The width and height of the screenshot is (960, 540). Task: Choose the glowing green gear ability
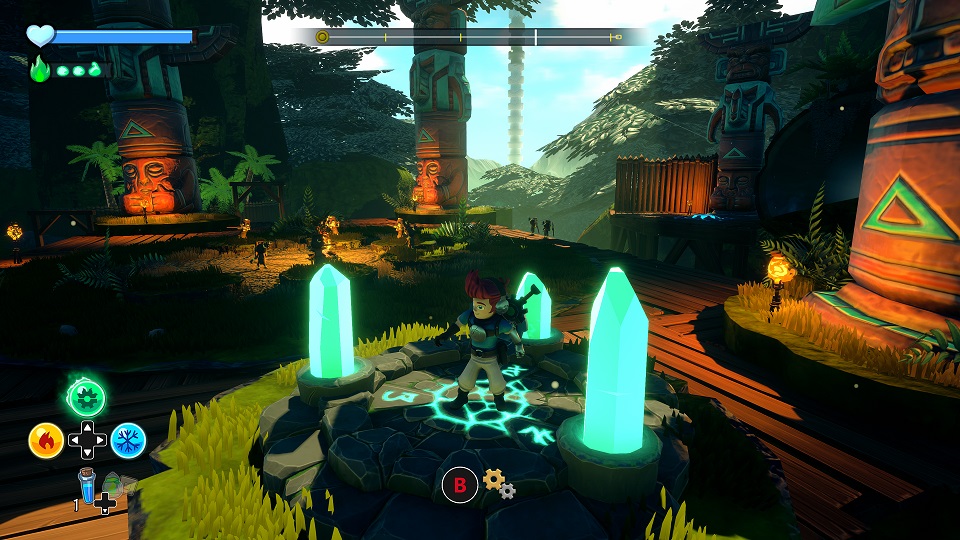tap(87, 398)
